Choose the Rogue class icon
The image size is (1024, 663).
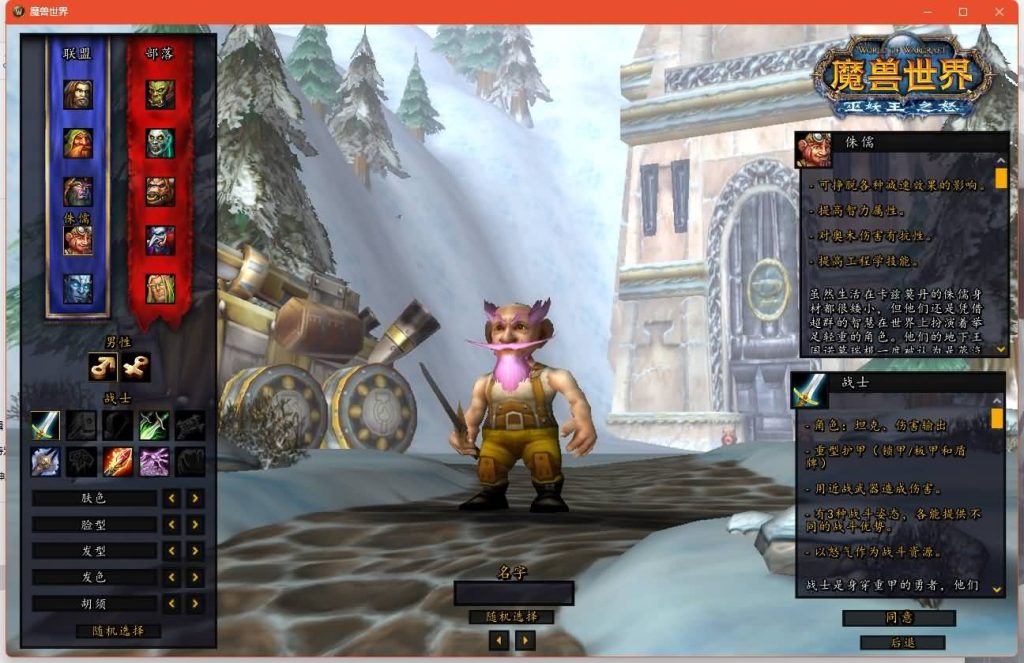(155, 426)
